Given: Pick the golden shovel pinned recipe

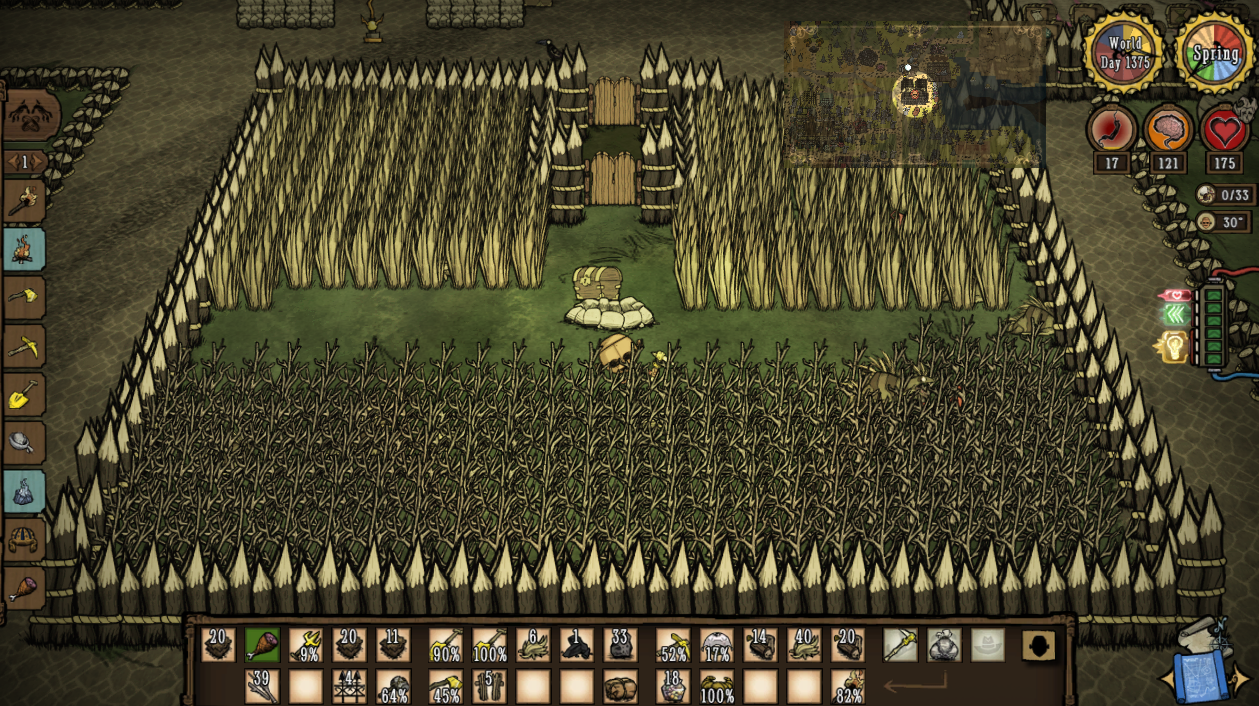Looking at the screenshot, I should click(x=24, y=394).
